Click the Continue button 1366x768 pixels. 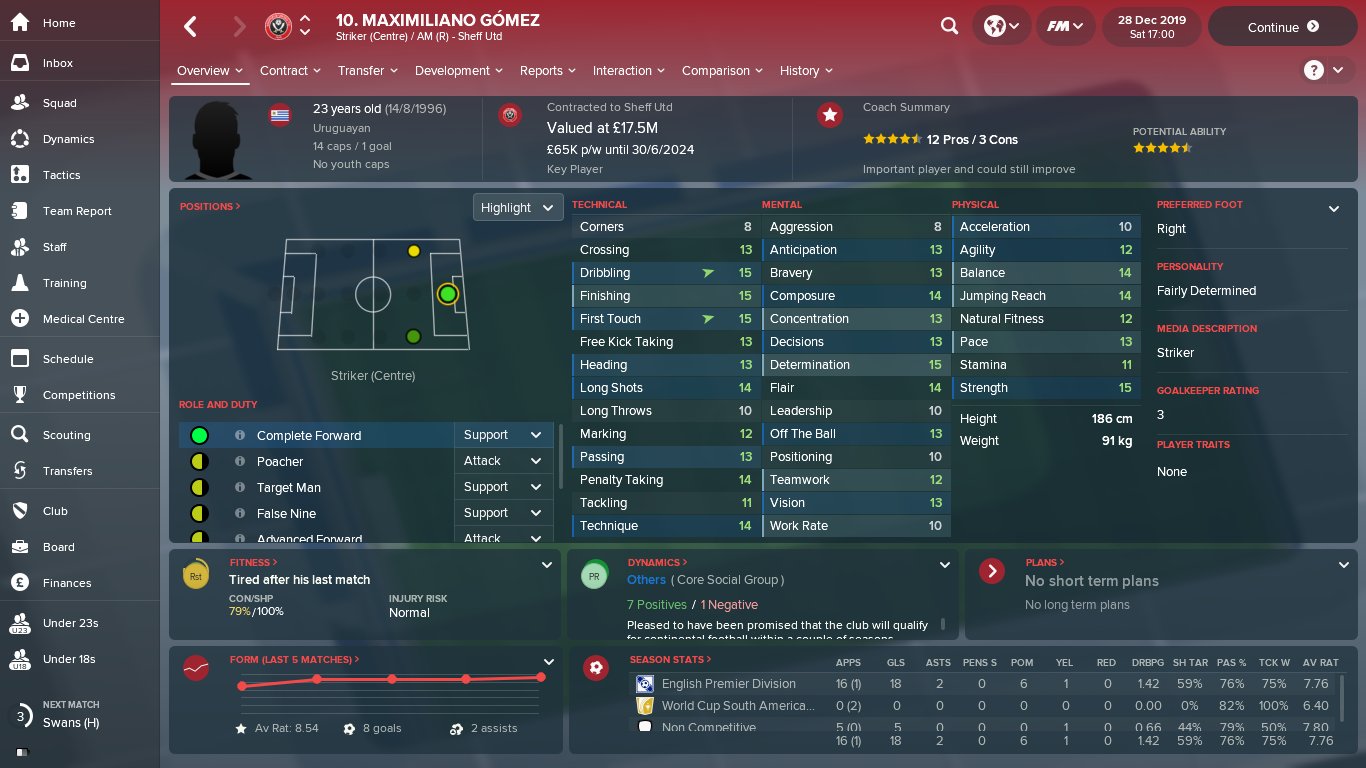pos(1283,27)
